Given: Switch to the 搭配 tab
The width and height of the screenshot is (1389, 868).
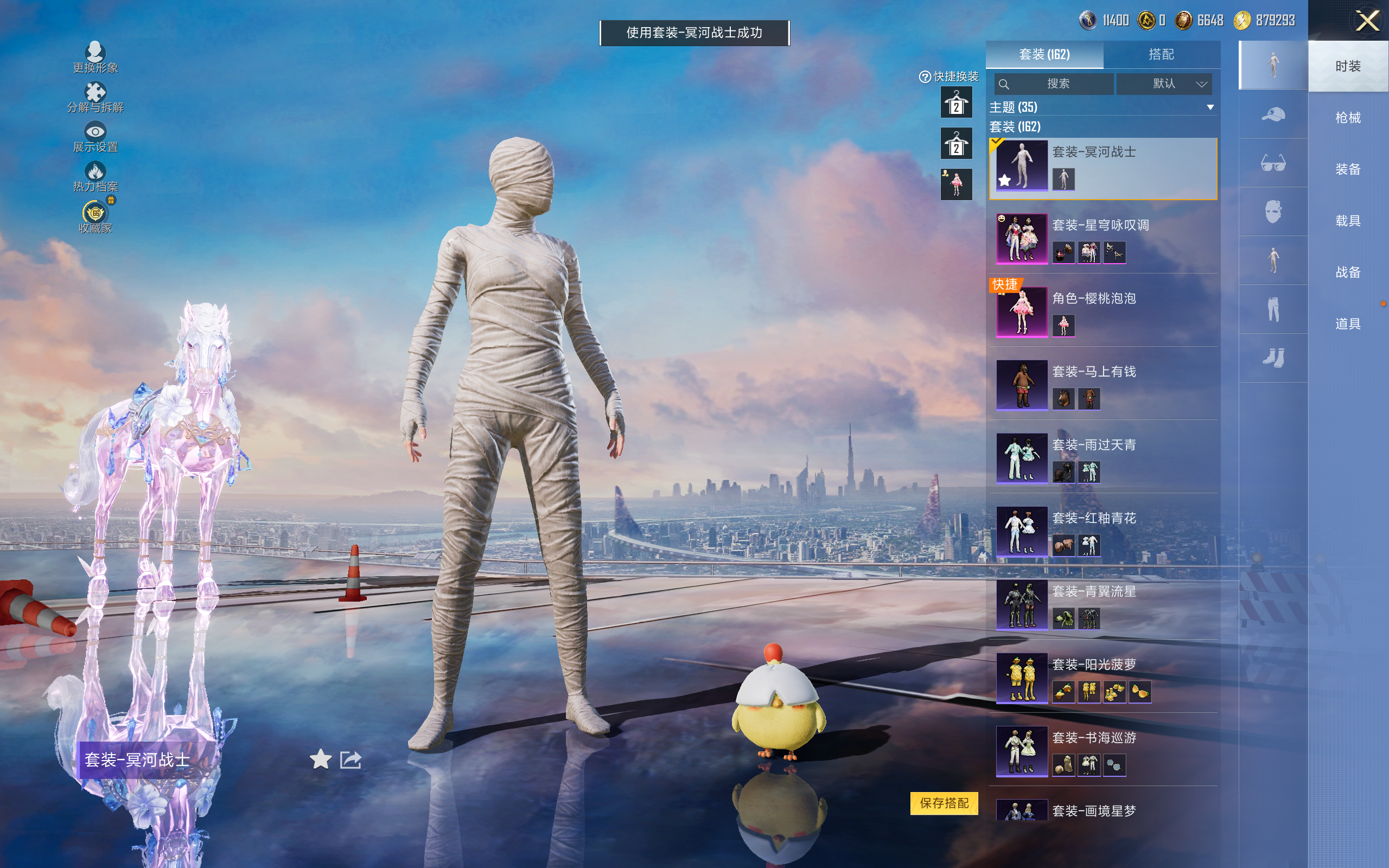Looking at the screenshot, I should [1161, 55].
